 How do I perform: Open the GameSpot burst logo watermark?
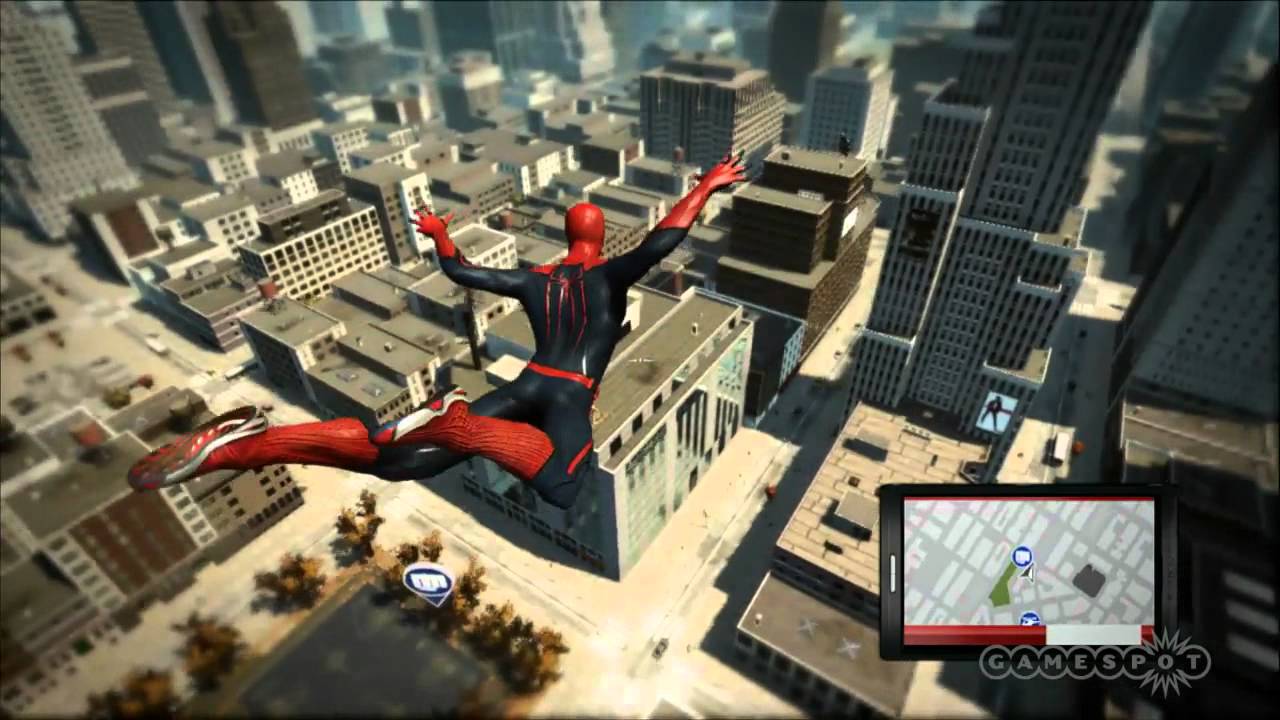click(1166, 663)
